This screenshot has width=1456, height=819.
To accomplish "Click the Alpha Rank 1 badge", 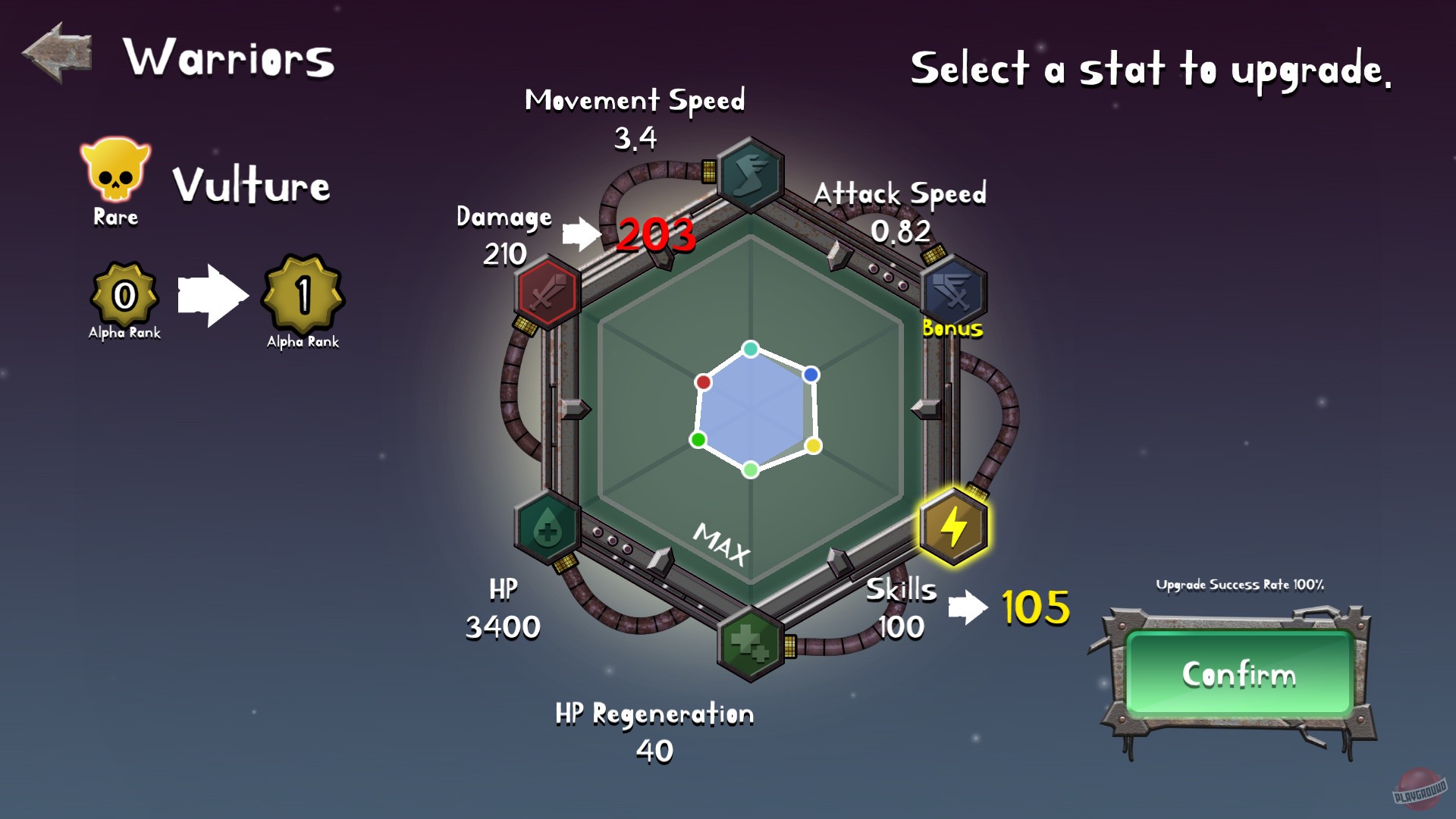I will [x=302, y=298].
